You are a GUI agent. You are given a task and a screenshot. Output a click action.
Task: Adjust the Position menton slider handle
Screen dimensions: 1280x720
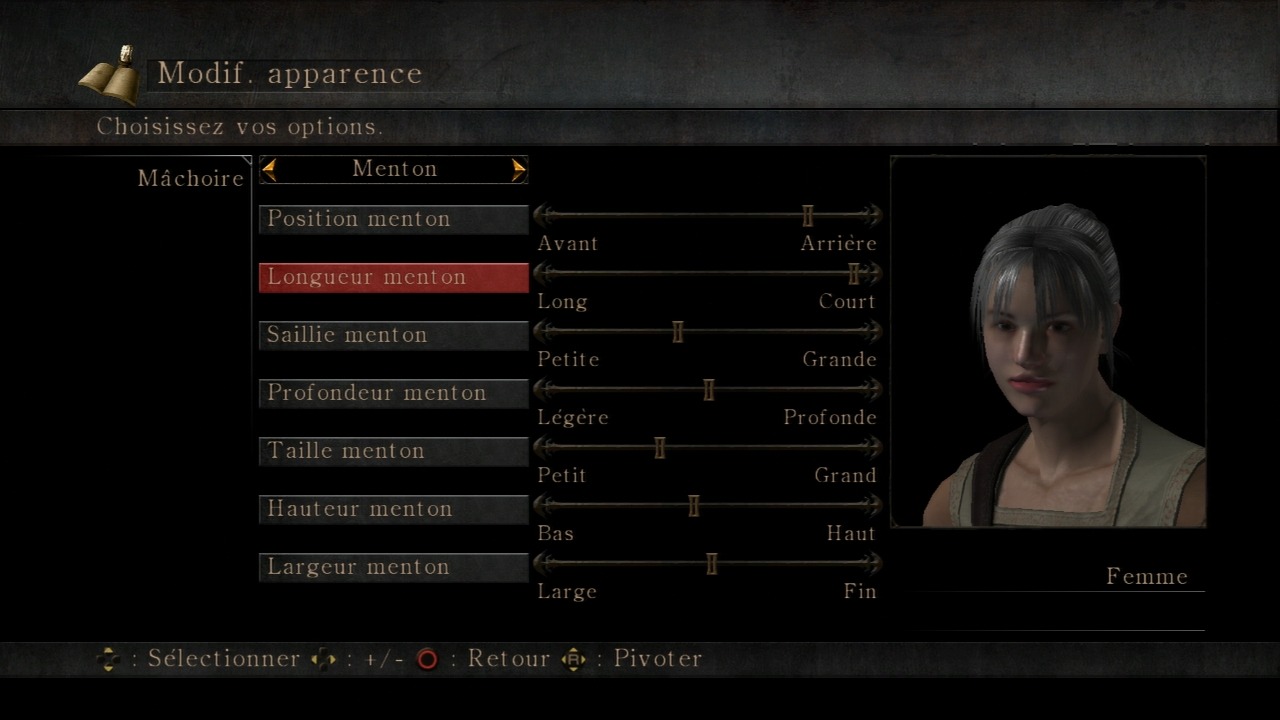(808, 215)
